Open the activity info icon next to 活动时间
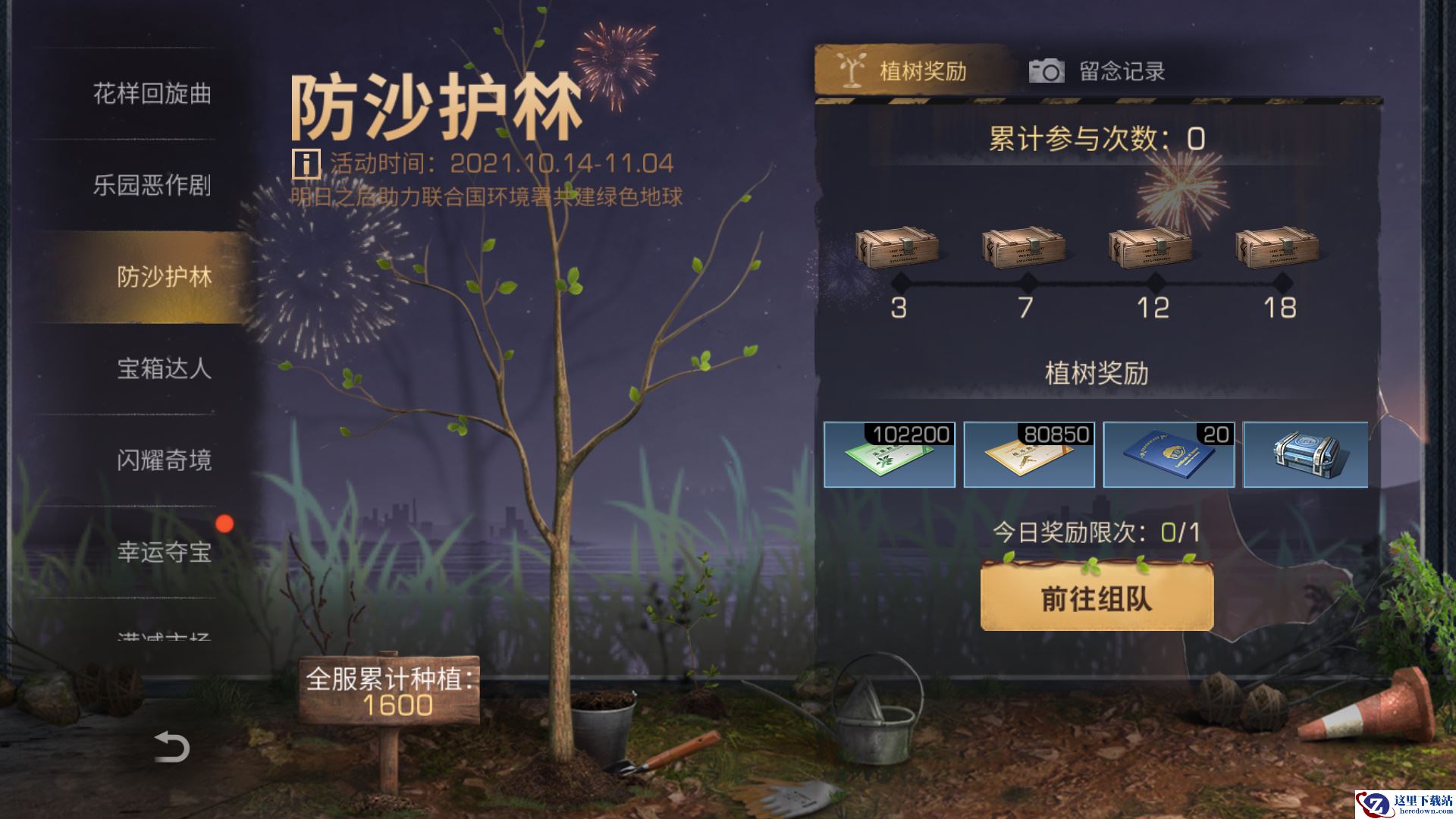Image resolution: width=1456 pixels, height=819 pixels. pyautogui.click(x=306, y=162)
